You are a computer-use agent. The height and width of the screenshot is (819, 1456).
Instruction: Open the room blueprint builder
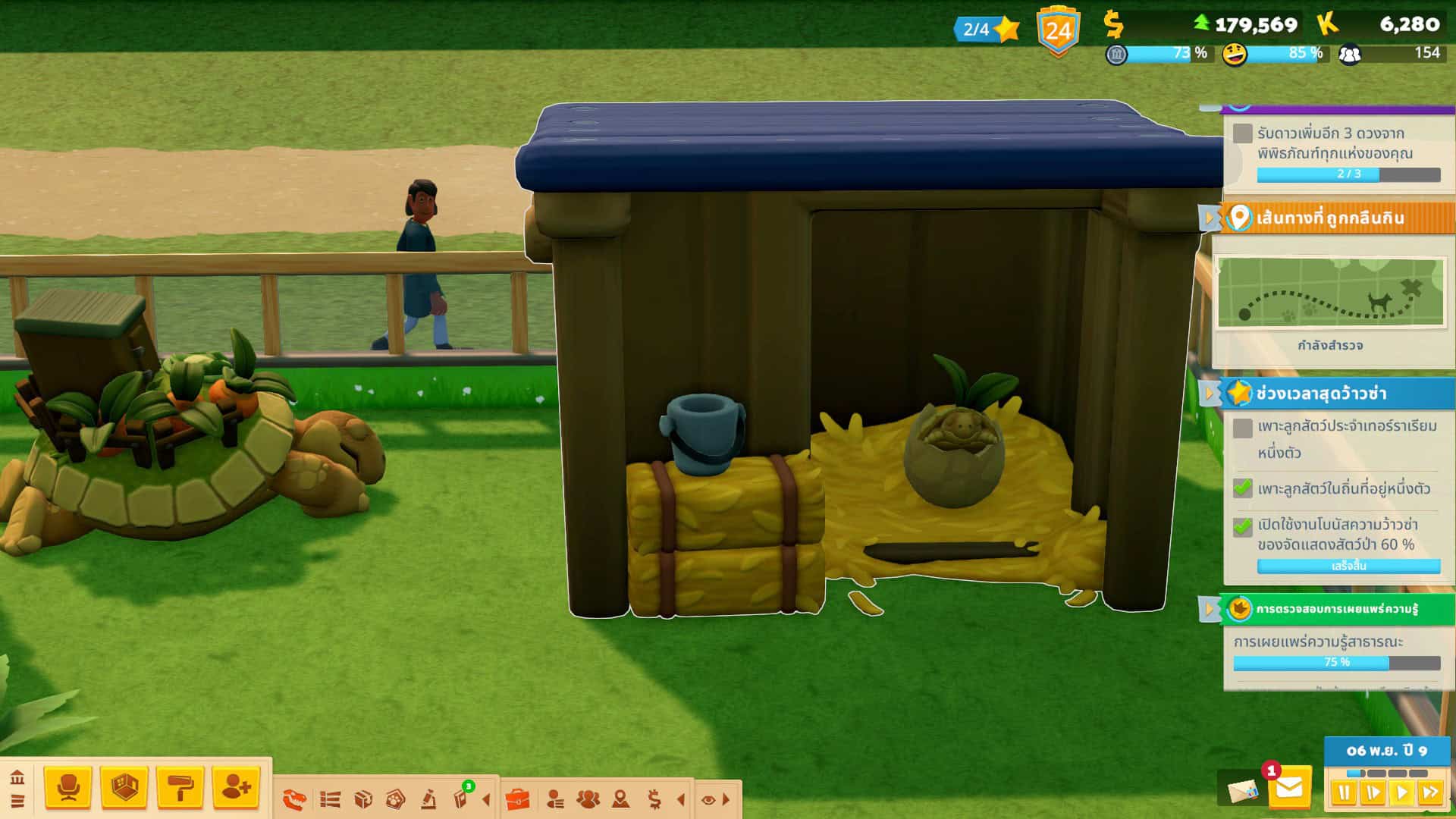point(124,787)
